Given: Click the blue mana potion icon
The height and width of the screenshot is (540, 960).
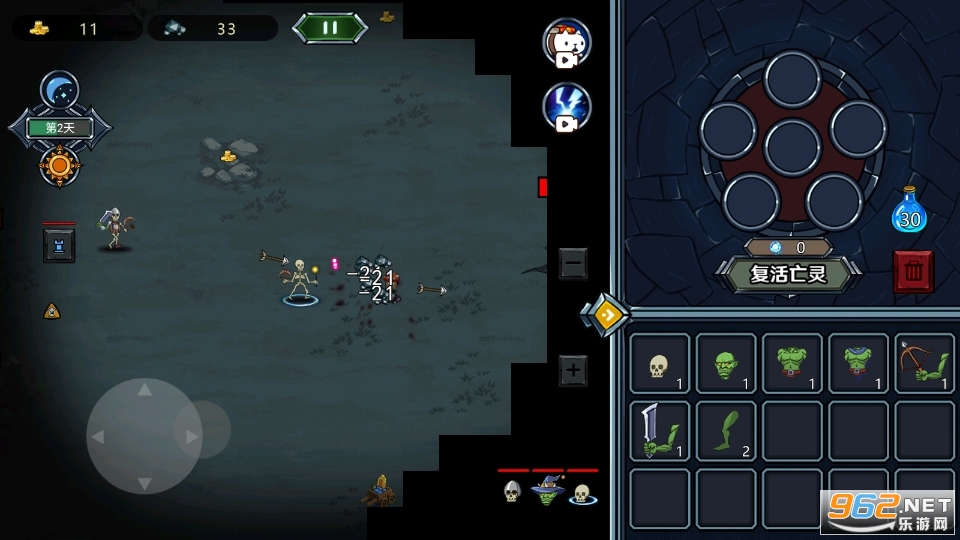Looking at the screenshot, I should pyautogui.click(x=909, y=211).
